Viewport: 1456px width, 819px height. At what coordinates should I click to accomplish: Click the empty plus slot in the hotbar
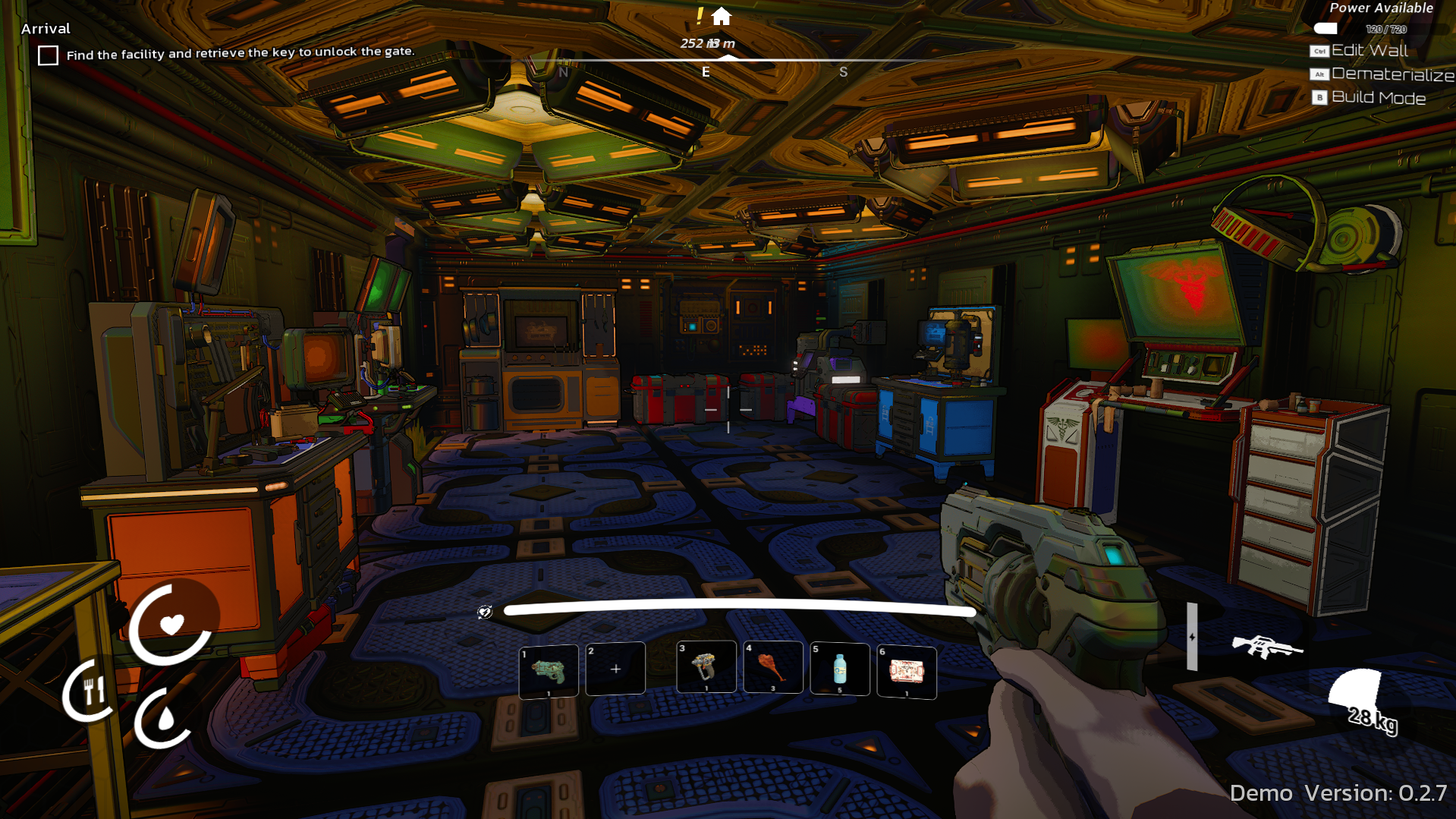pyautogui.click(x=615, y=669)
